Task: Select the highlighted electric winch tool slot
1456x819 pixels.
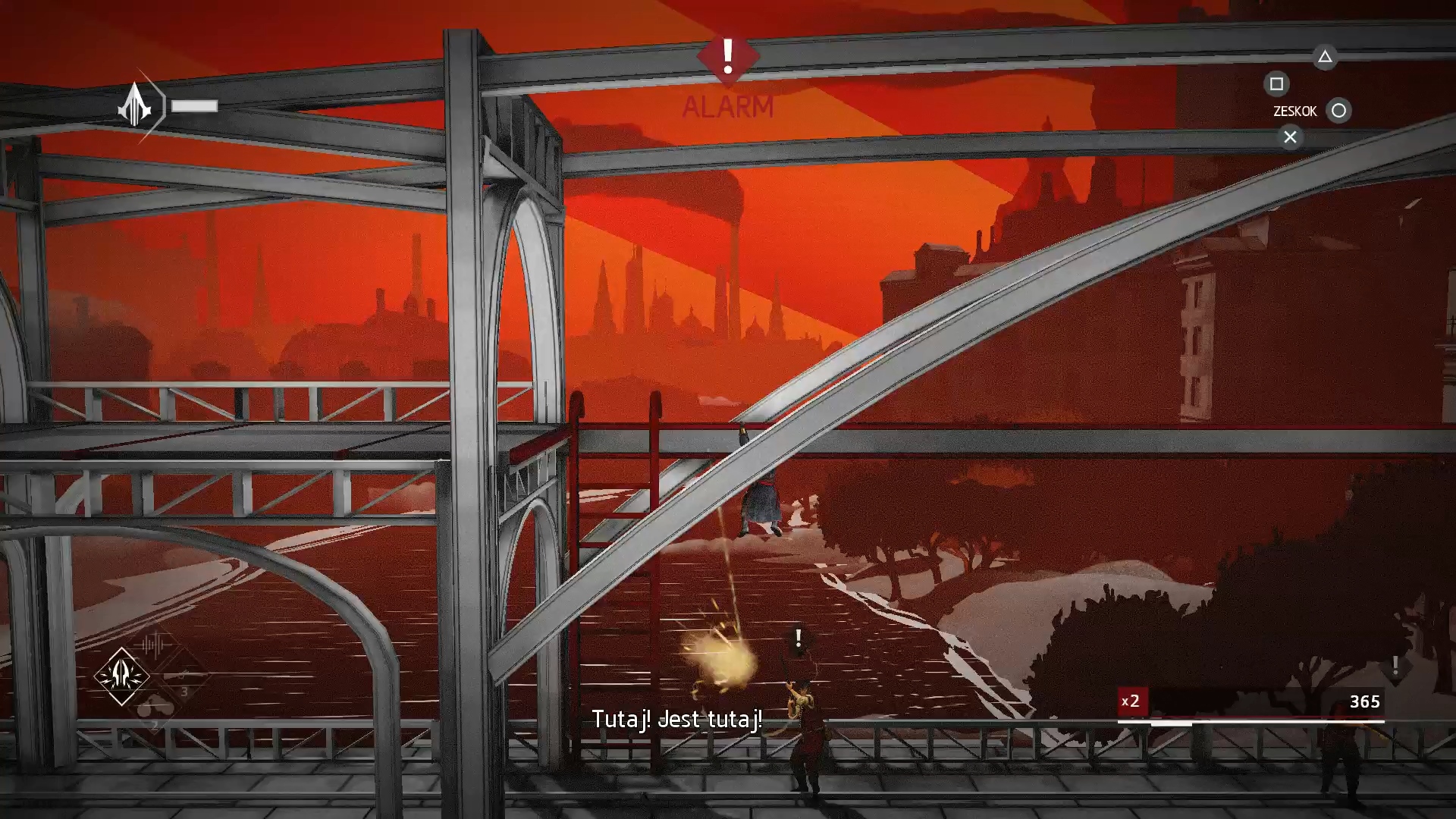Action: [x=121, y=675]
